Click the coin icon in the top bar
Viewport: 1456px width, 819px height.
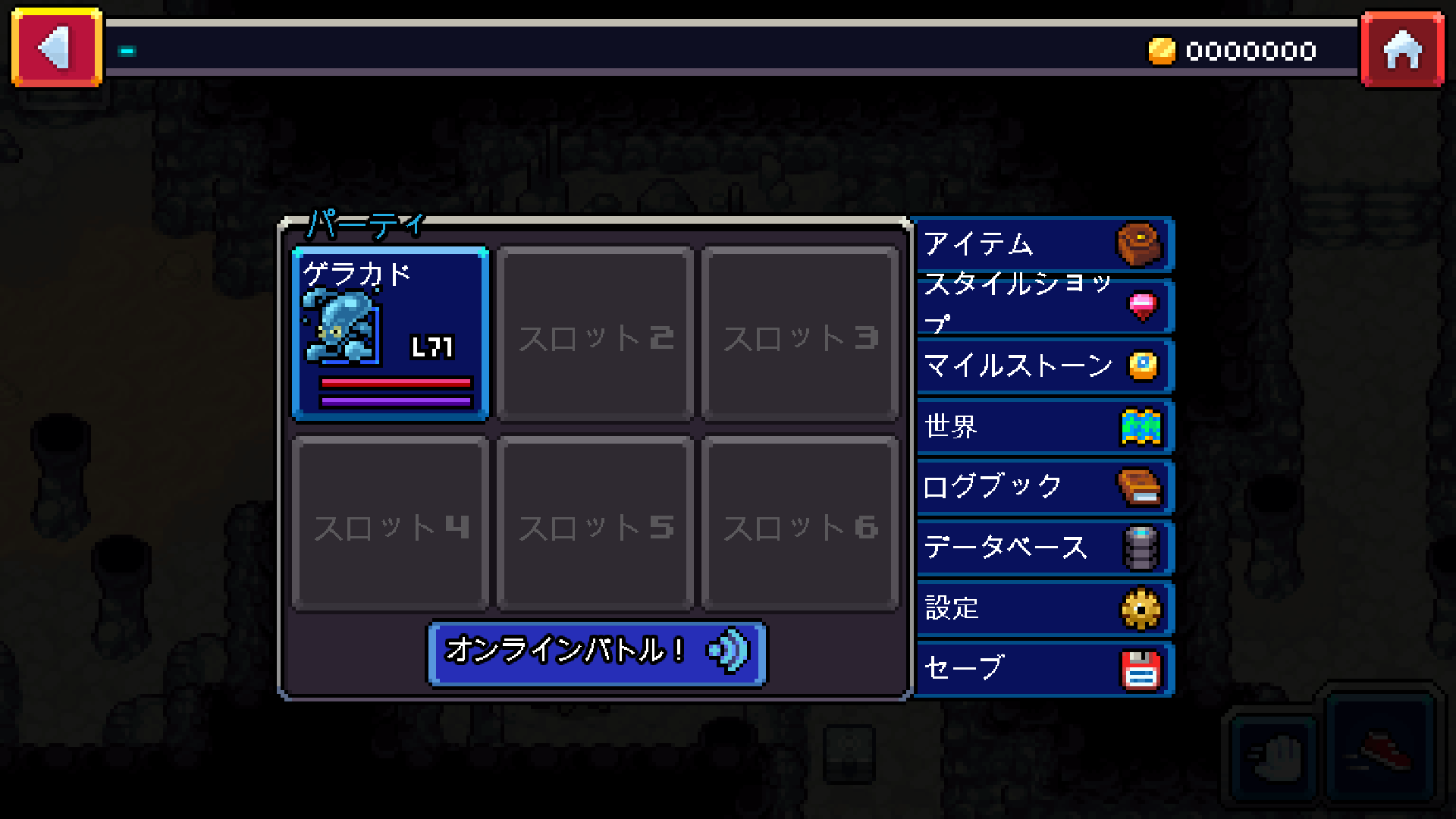(1163, 51)
